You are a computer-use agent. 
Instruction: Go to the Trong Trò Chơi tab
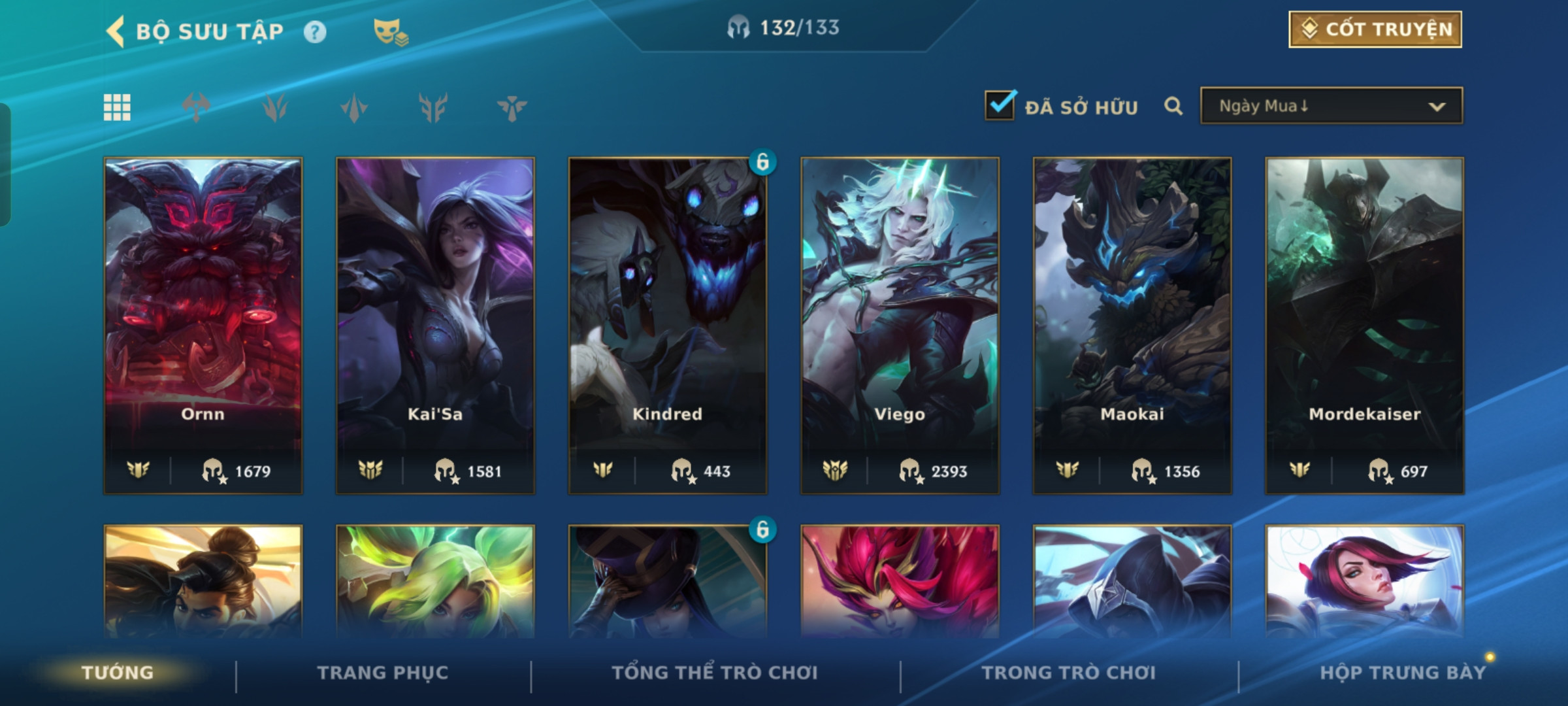(x=1069, y=673)
